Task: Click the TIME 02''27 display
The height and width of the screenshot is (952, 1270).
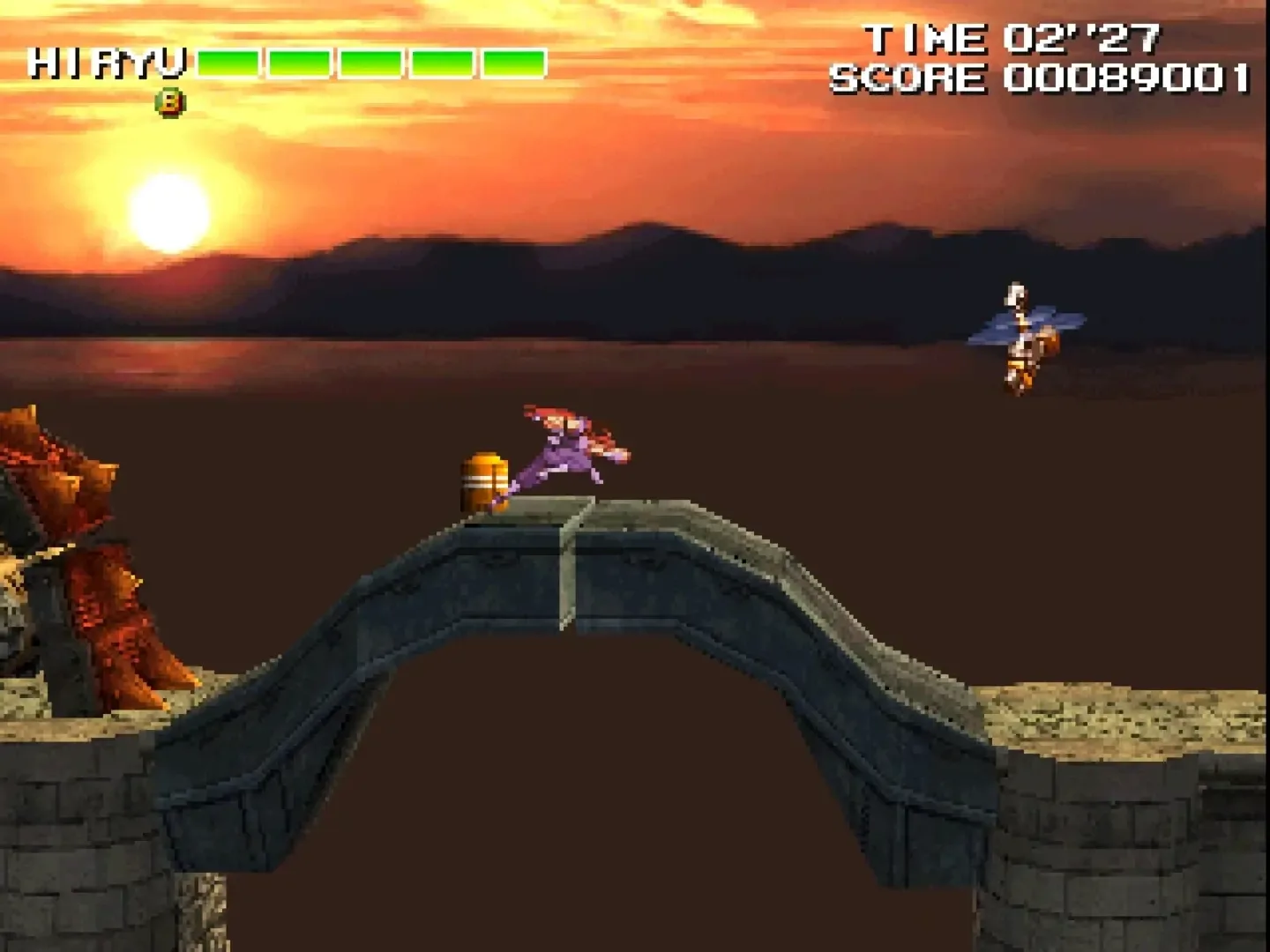Action: pos(1014,37)
